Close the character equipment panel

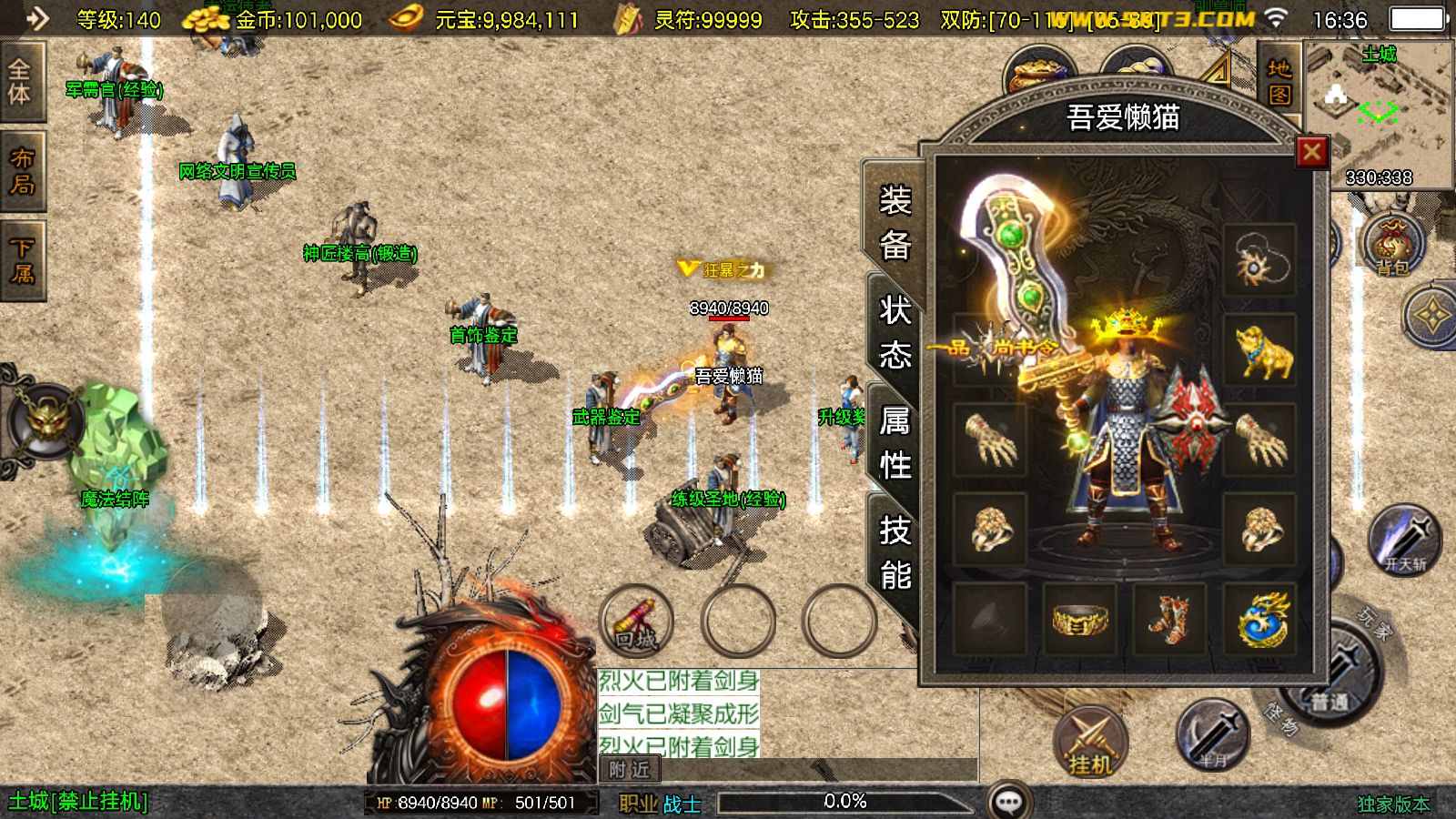pos(1311,152)
